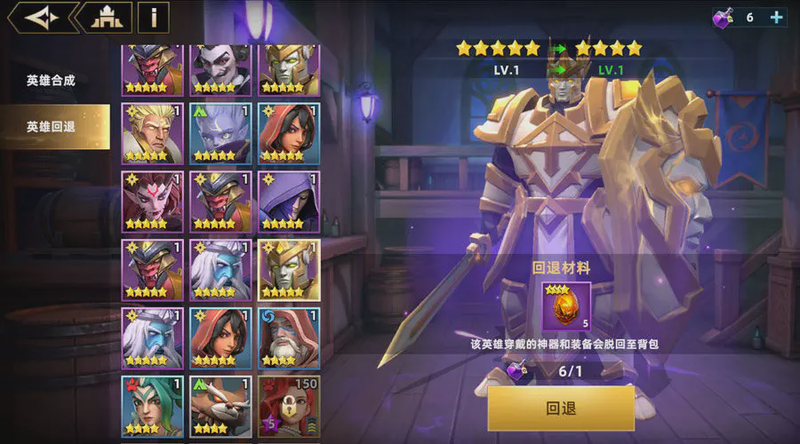
Task: Switch to the 英雄合成 tab
Action: [51, 80]
